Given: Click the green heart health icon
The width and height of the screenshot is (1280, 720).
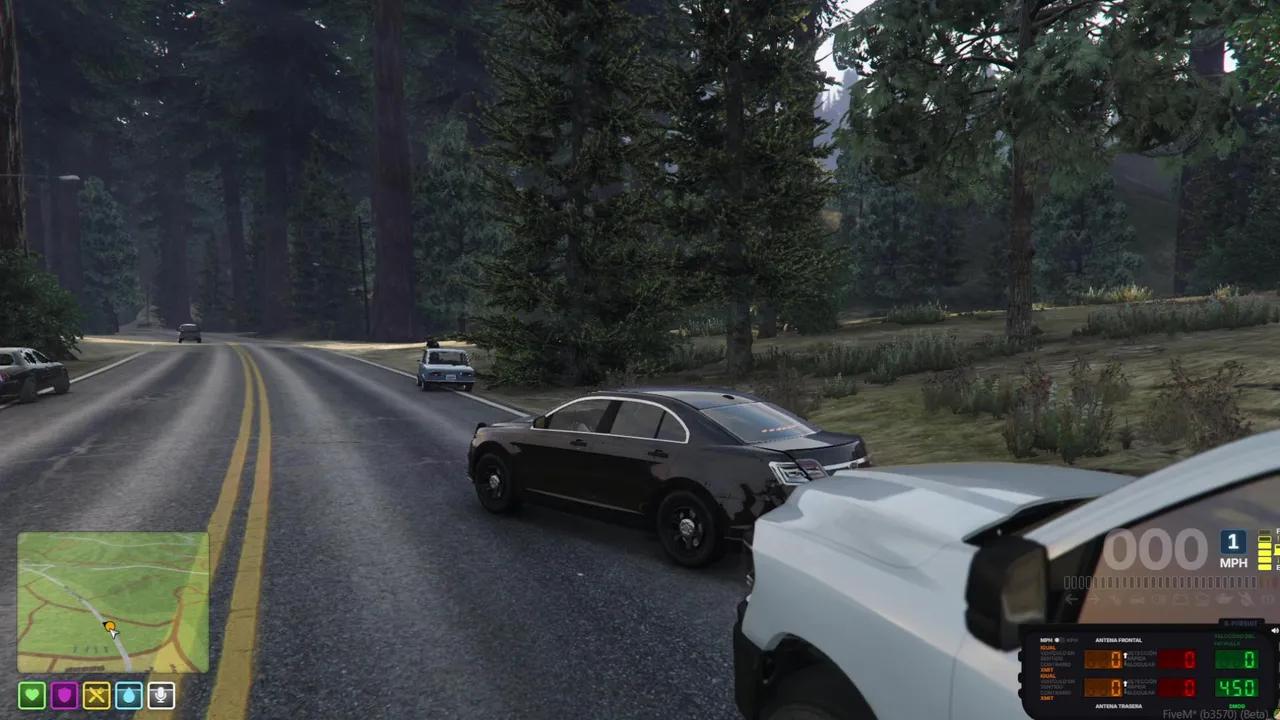Looking at the screenshot, I should click(32, 695).
